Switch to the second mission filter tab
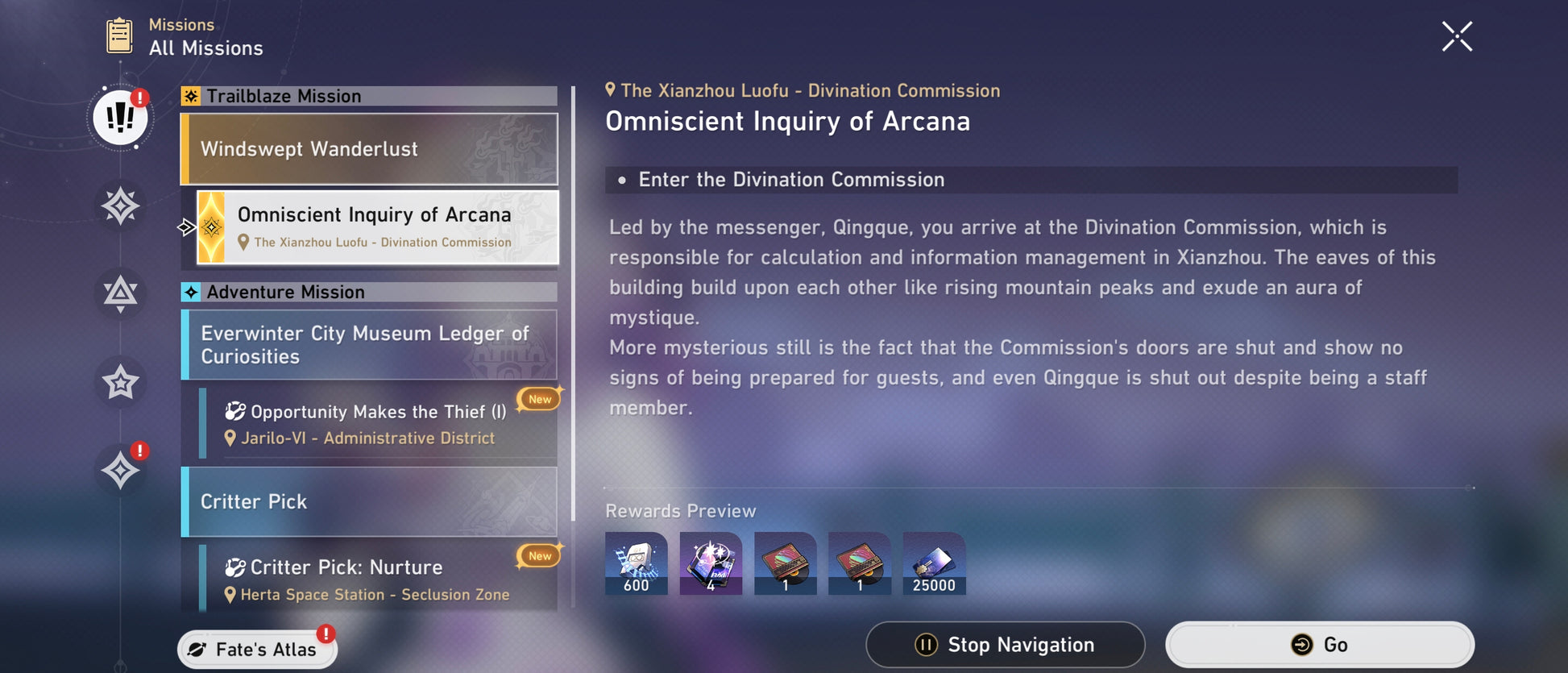The image size is (1568, 673). (x=120, y=206)
